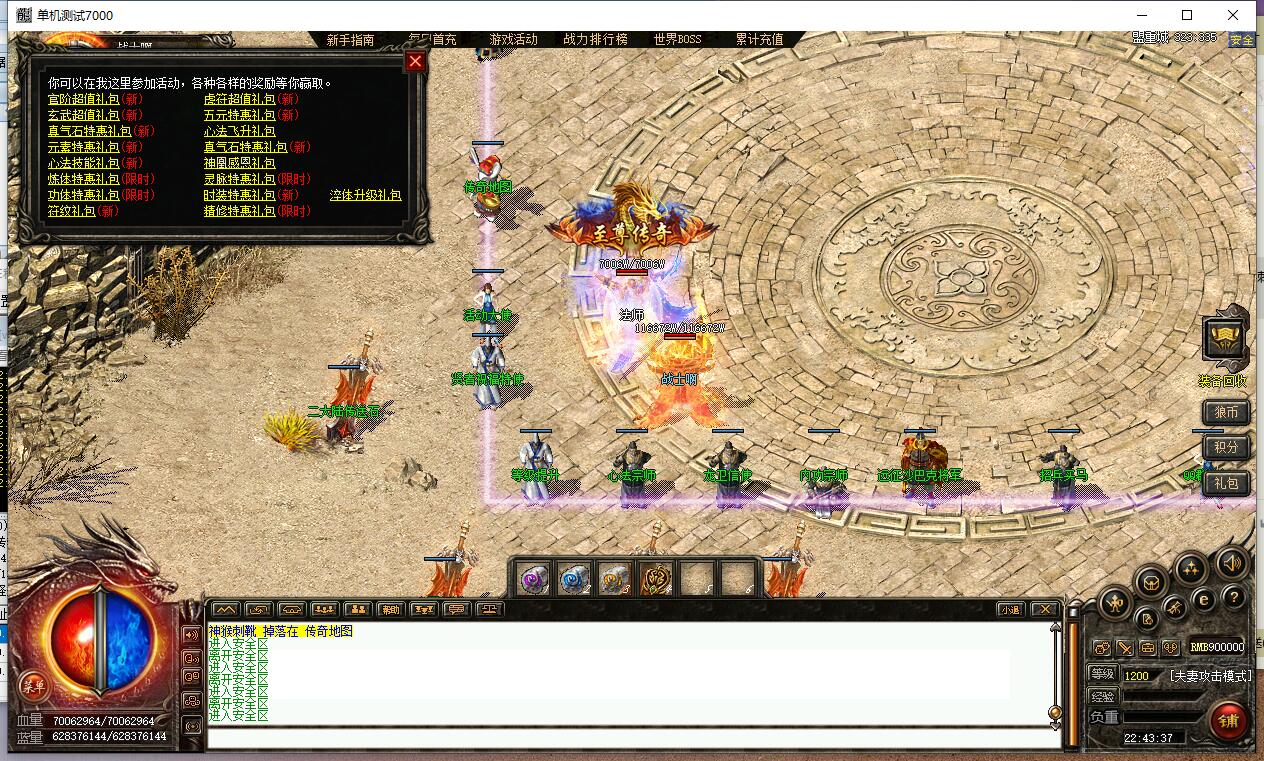Pick the 符纹礼包 entry

[72, 211]
